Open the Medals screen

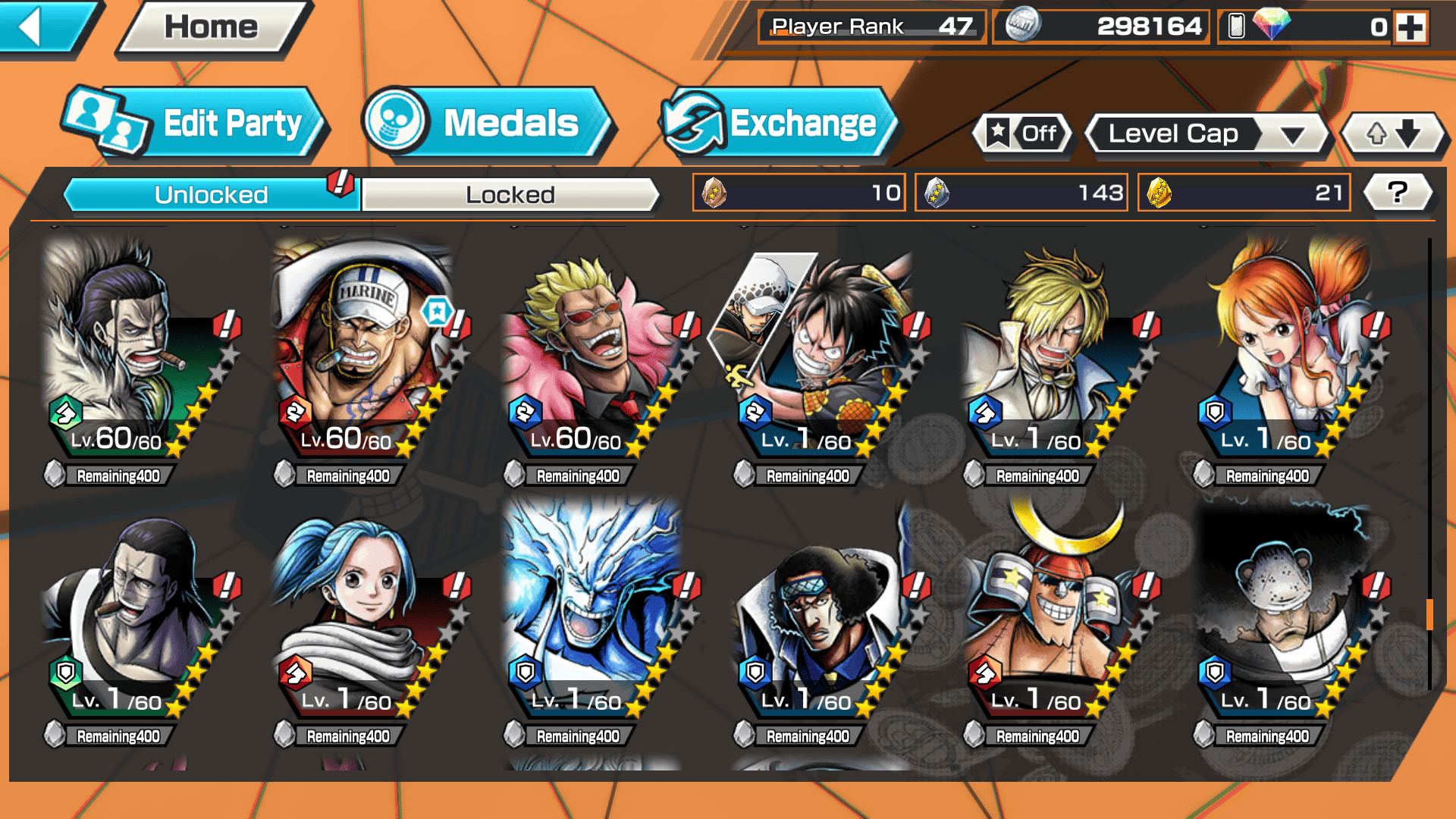pyautogui.click(x=485, y=124)
